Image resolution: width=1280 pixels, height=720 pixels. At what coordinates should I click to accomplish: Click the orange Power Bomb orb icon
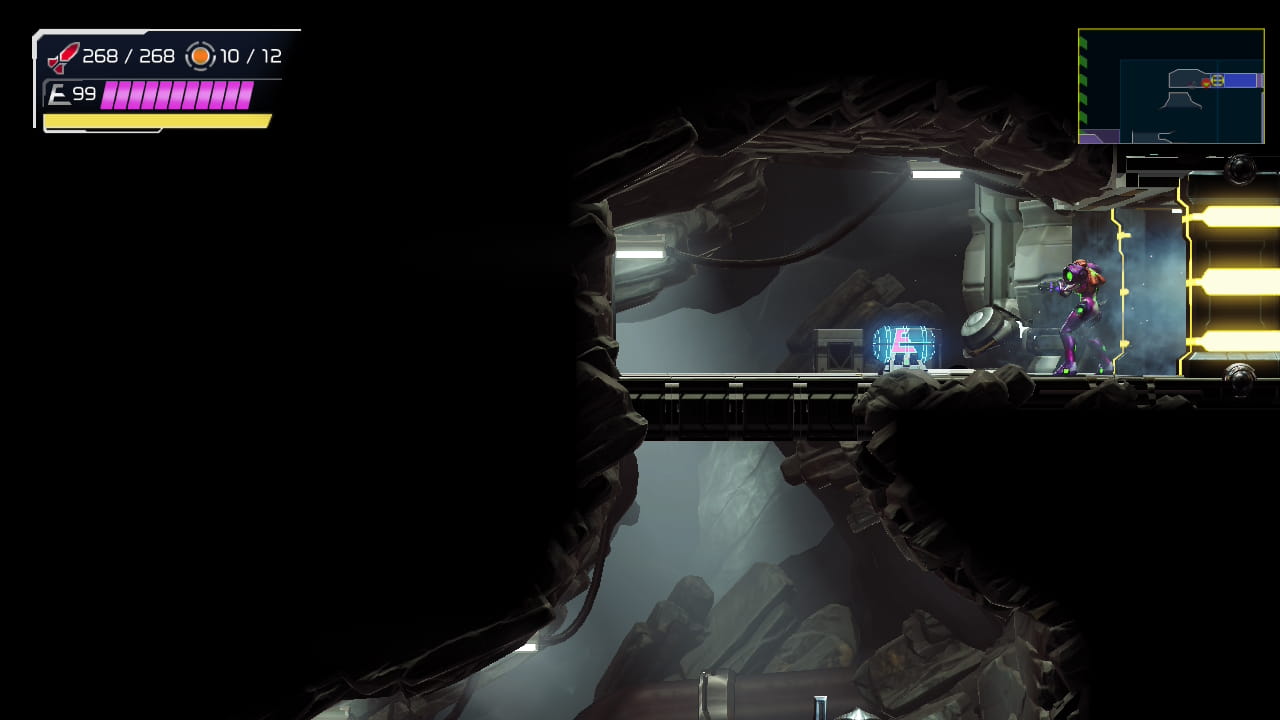click(199, 56)
